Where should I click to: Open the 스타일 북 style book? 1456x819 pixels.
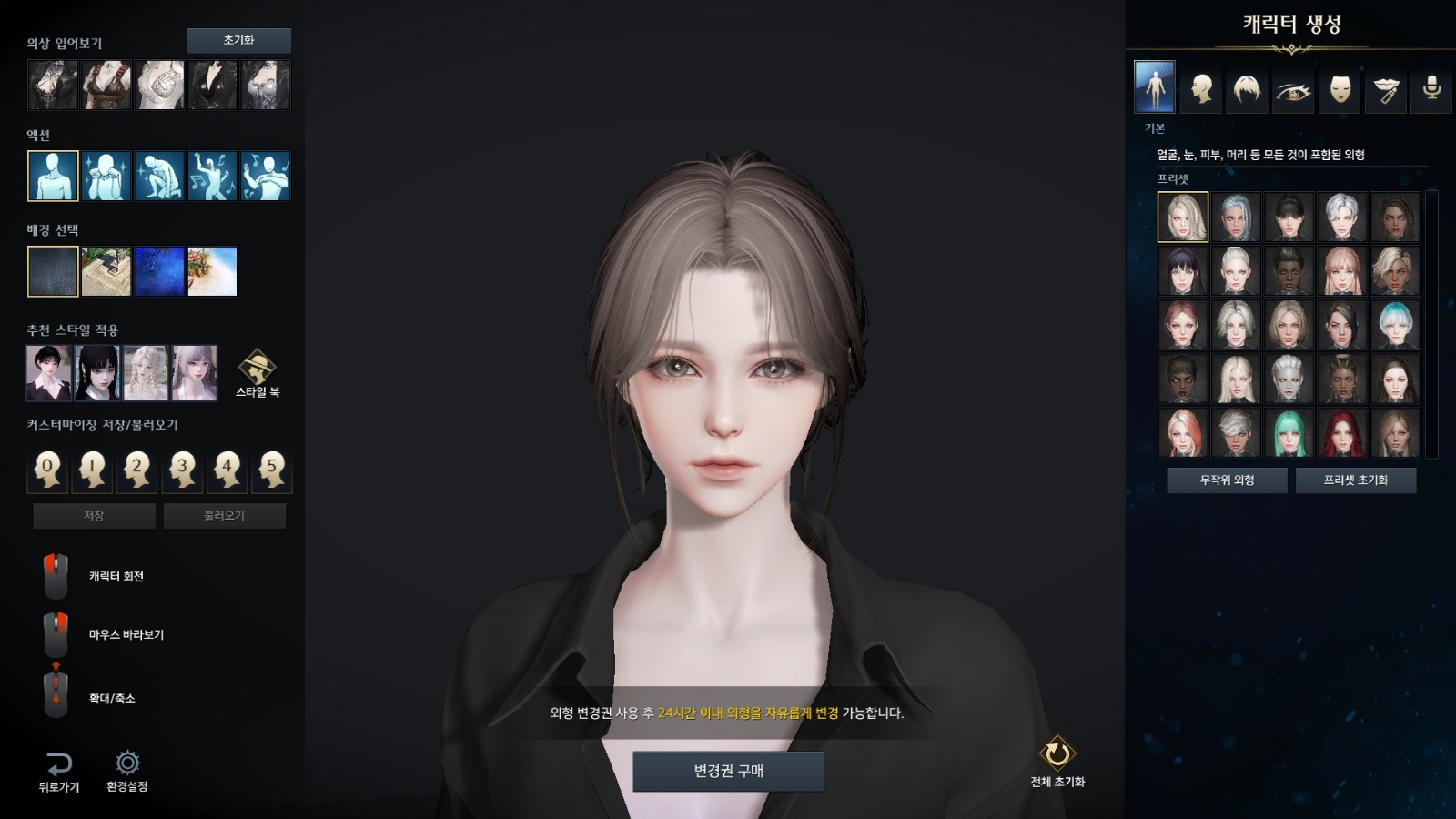click(x=258, y=373)
